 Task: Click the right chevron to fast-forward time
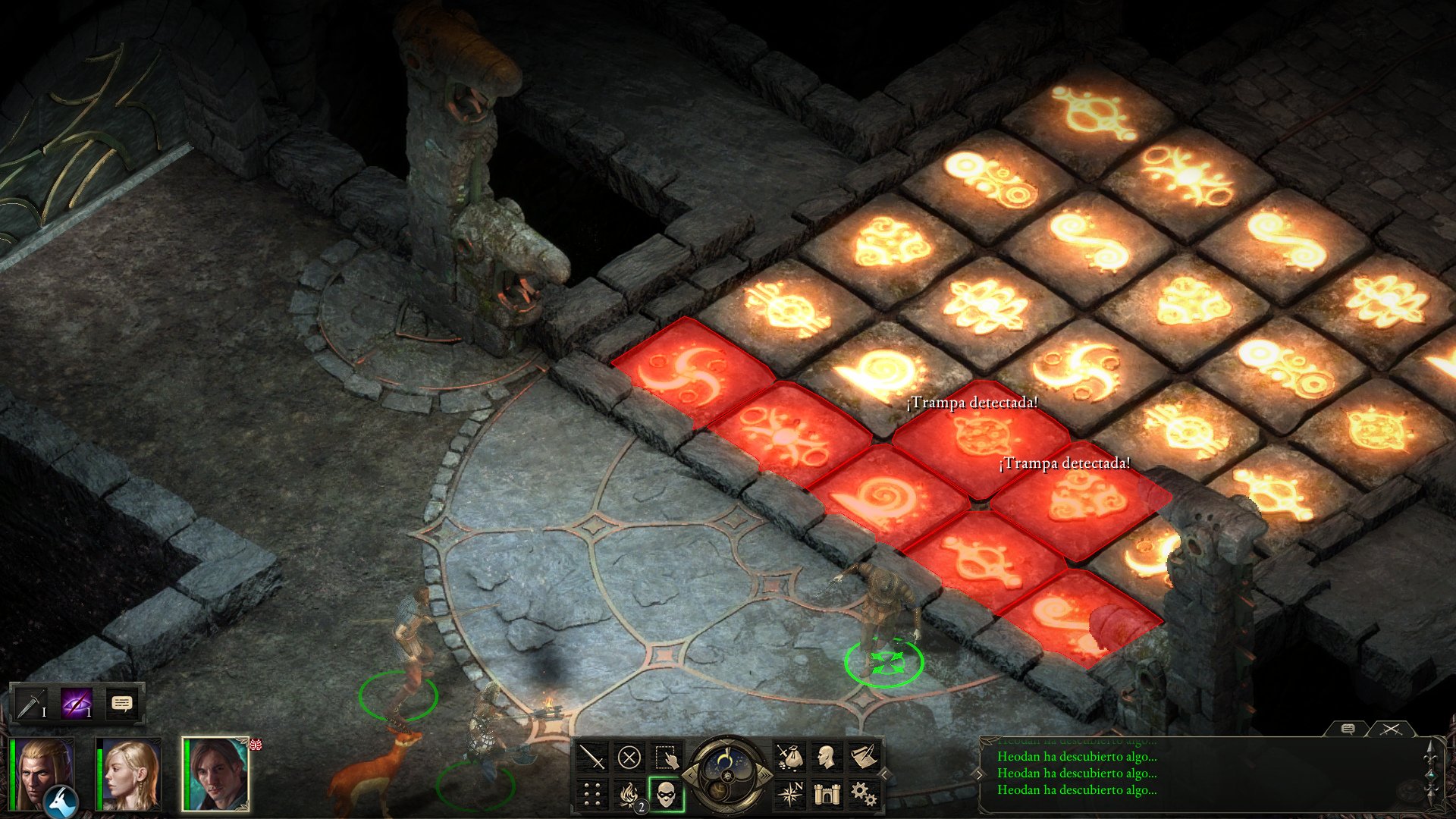pyautogui.click(x=764, y=776)
